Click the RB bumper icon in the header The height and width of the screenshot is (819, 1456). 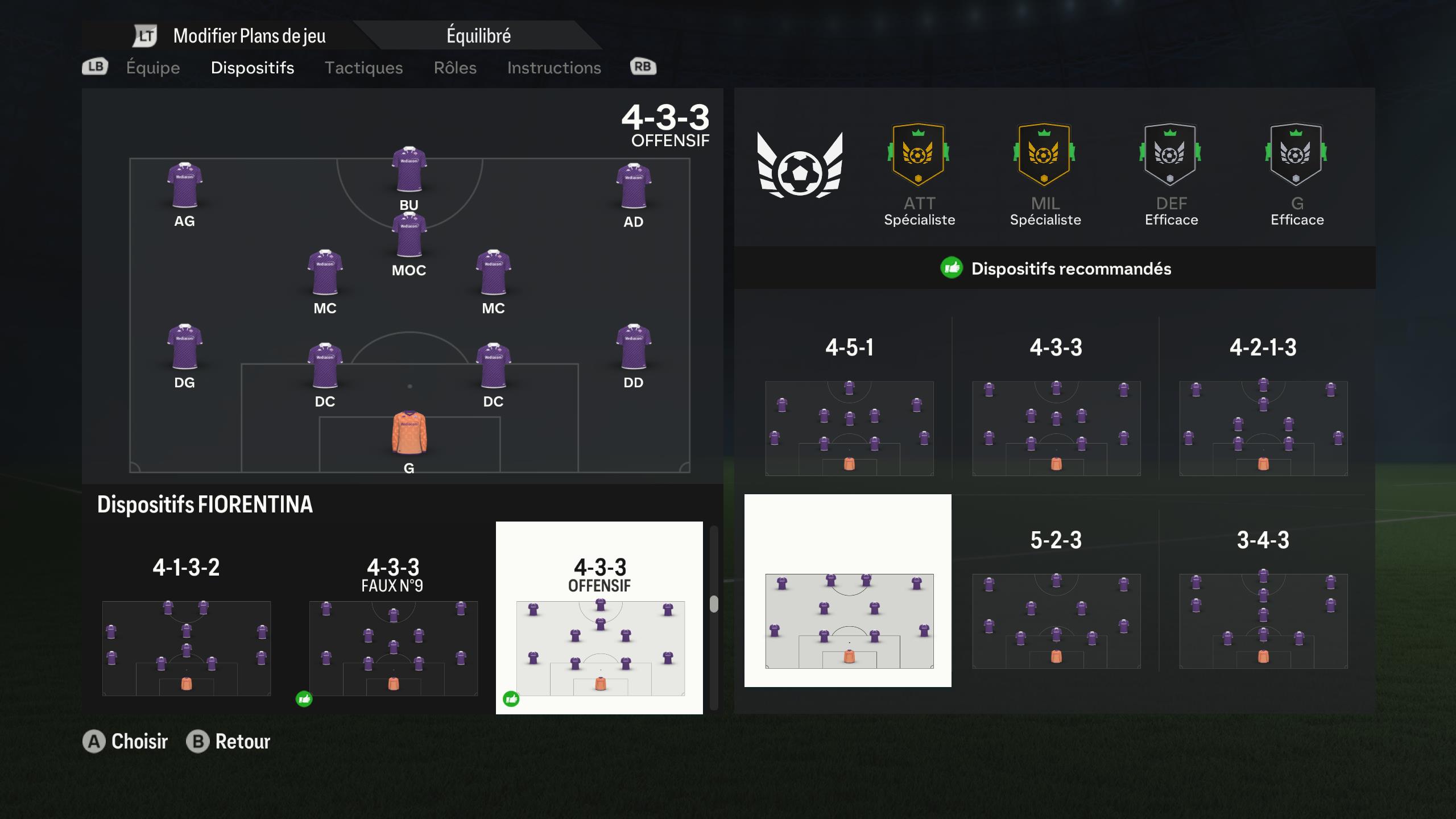coord(642,67)
